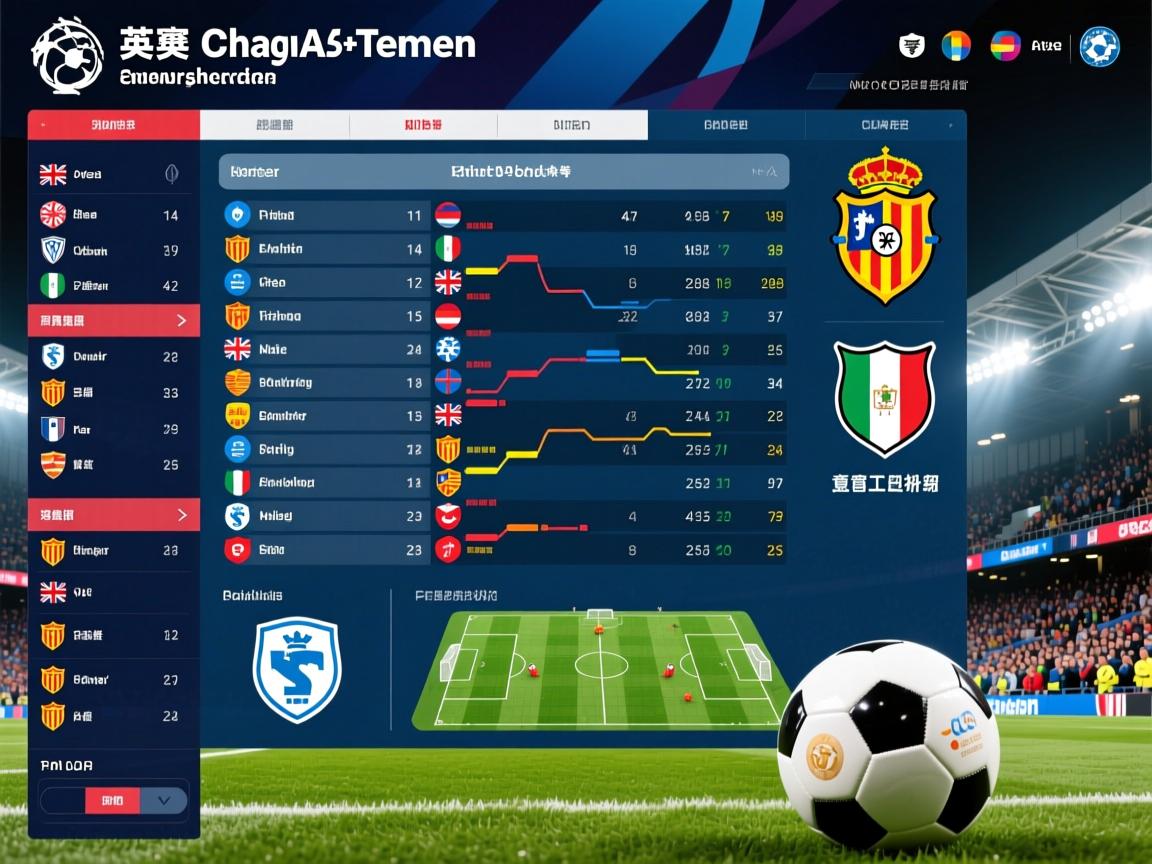Click the leaf icon beside the first sidebar row
Image resolution: width=1152 pixels, height=864 pixels.
click(x=171, y=174)
